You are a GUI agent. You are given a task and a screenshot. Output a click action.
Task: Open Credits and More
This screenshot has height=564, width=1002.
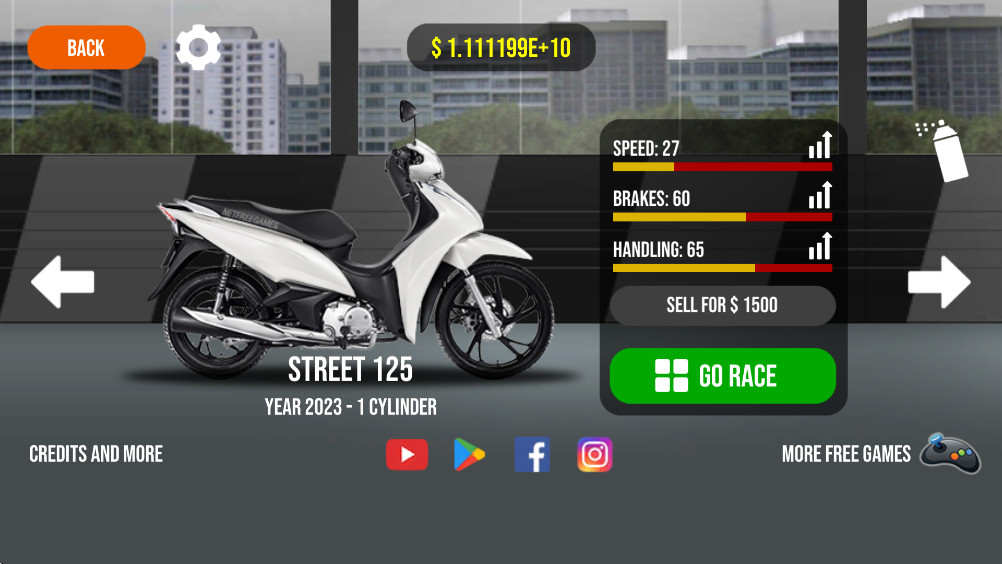coord(96,454)
